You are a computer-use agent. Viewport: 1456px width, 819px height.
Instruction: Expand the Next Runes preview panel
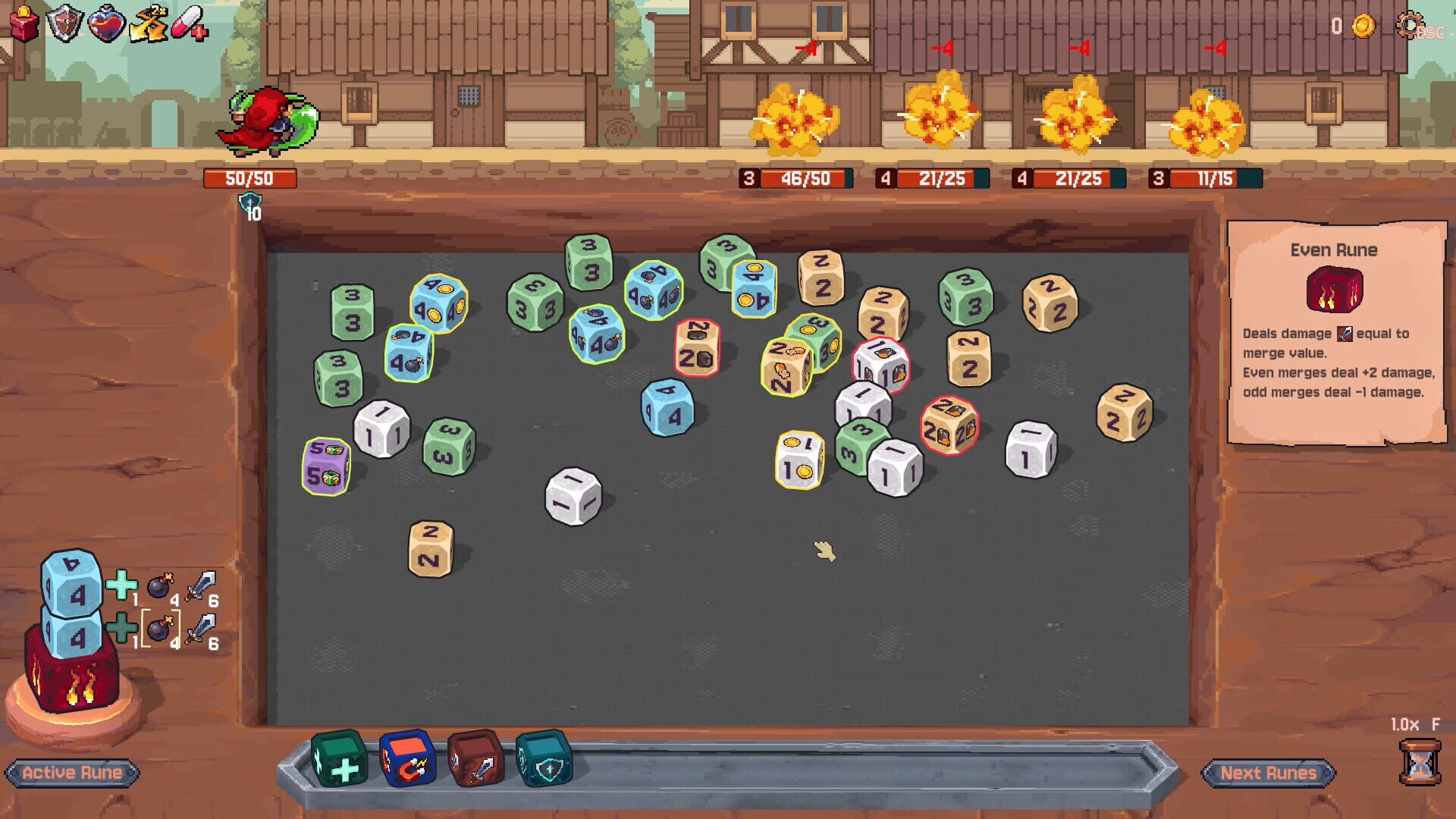point(1269,773)
